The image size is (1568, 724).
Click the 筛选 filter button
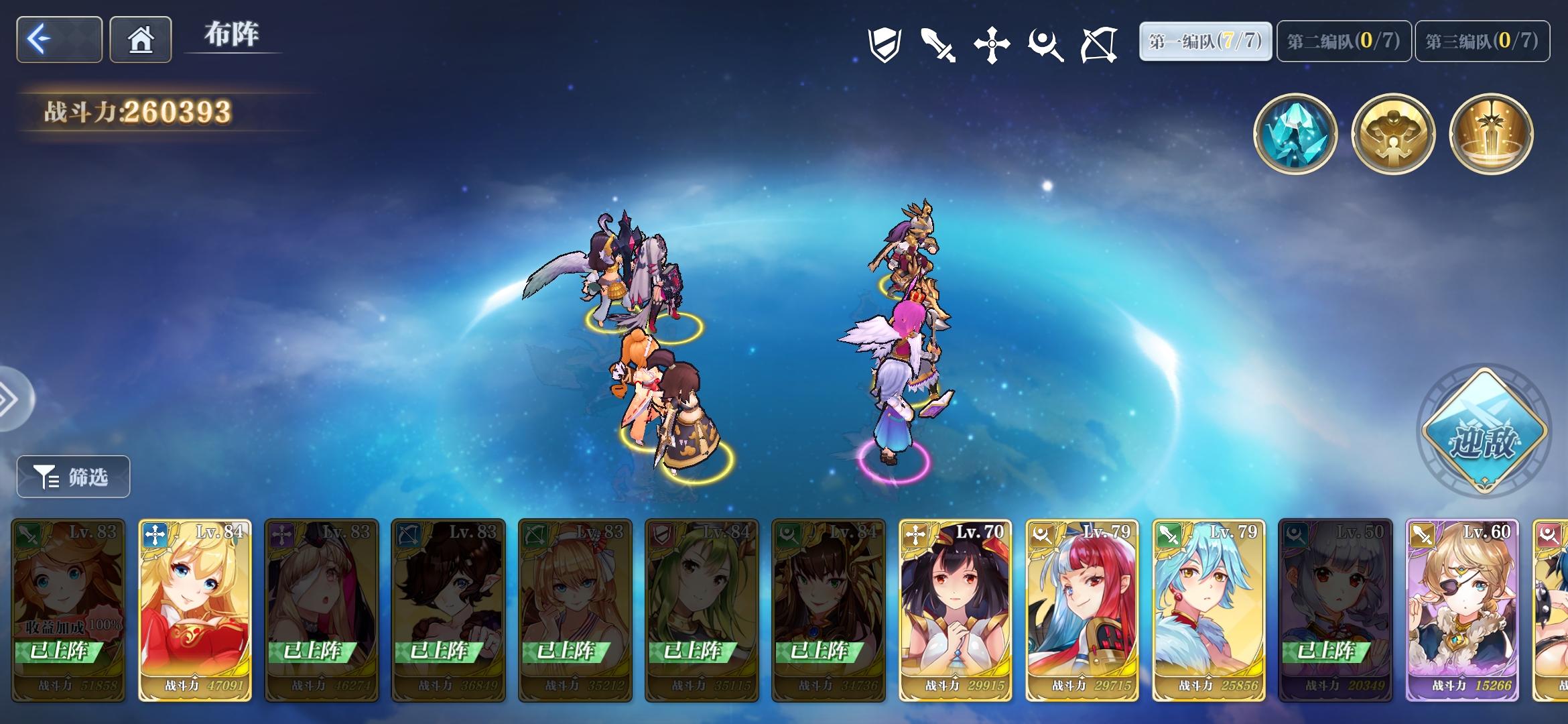pos(72,477)
